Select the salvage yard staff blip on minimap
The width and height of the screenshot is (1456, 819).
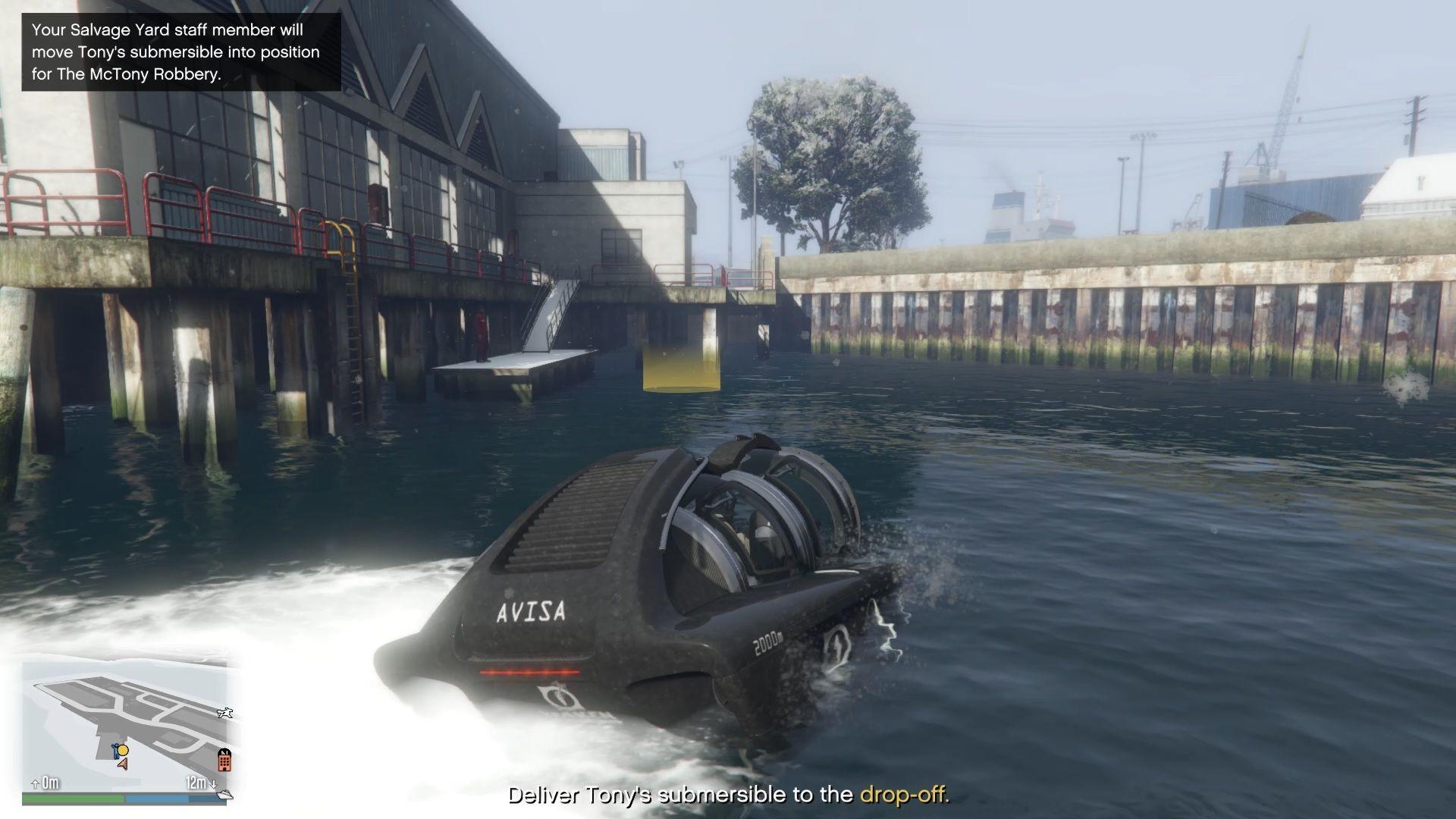point(115,752)
